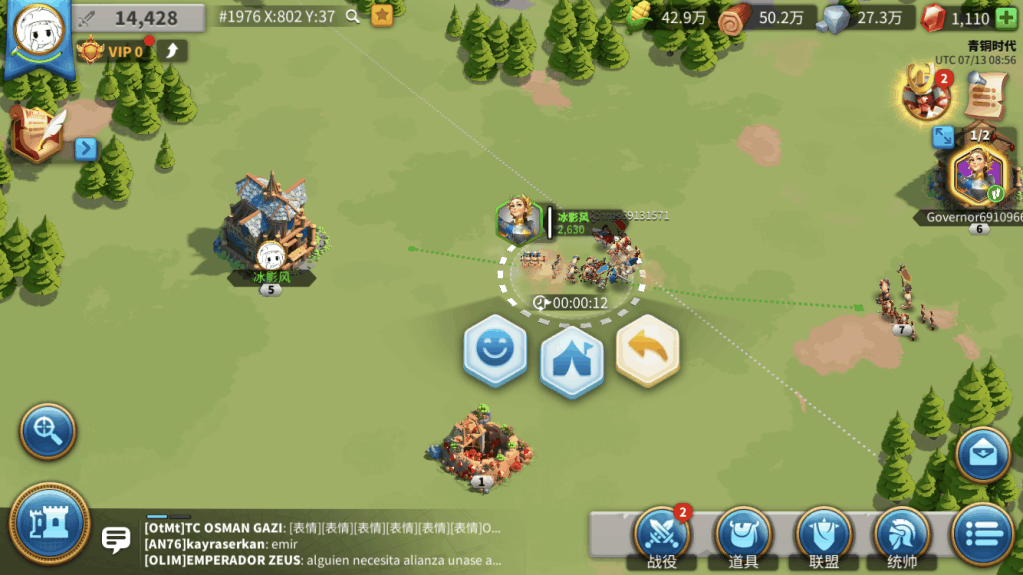Open the golden helmet event icon
The image size is (1023, 575).
click(924, 92)
